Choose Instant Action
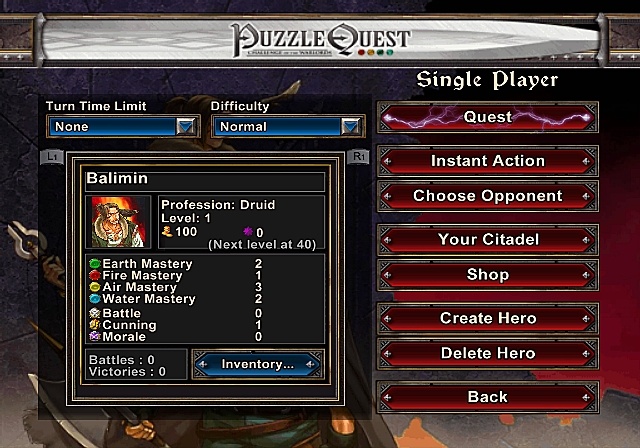The width and height of the screenshot is (640, 448). click(x=487, y=161)
